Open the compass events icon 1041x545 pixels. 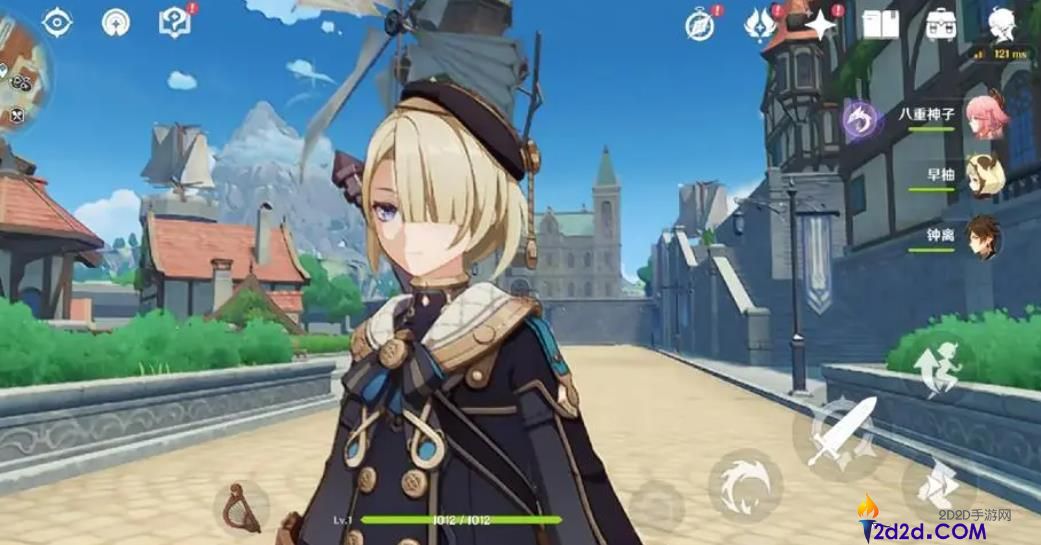[x=700, y=25]
